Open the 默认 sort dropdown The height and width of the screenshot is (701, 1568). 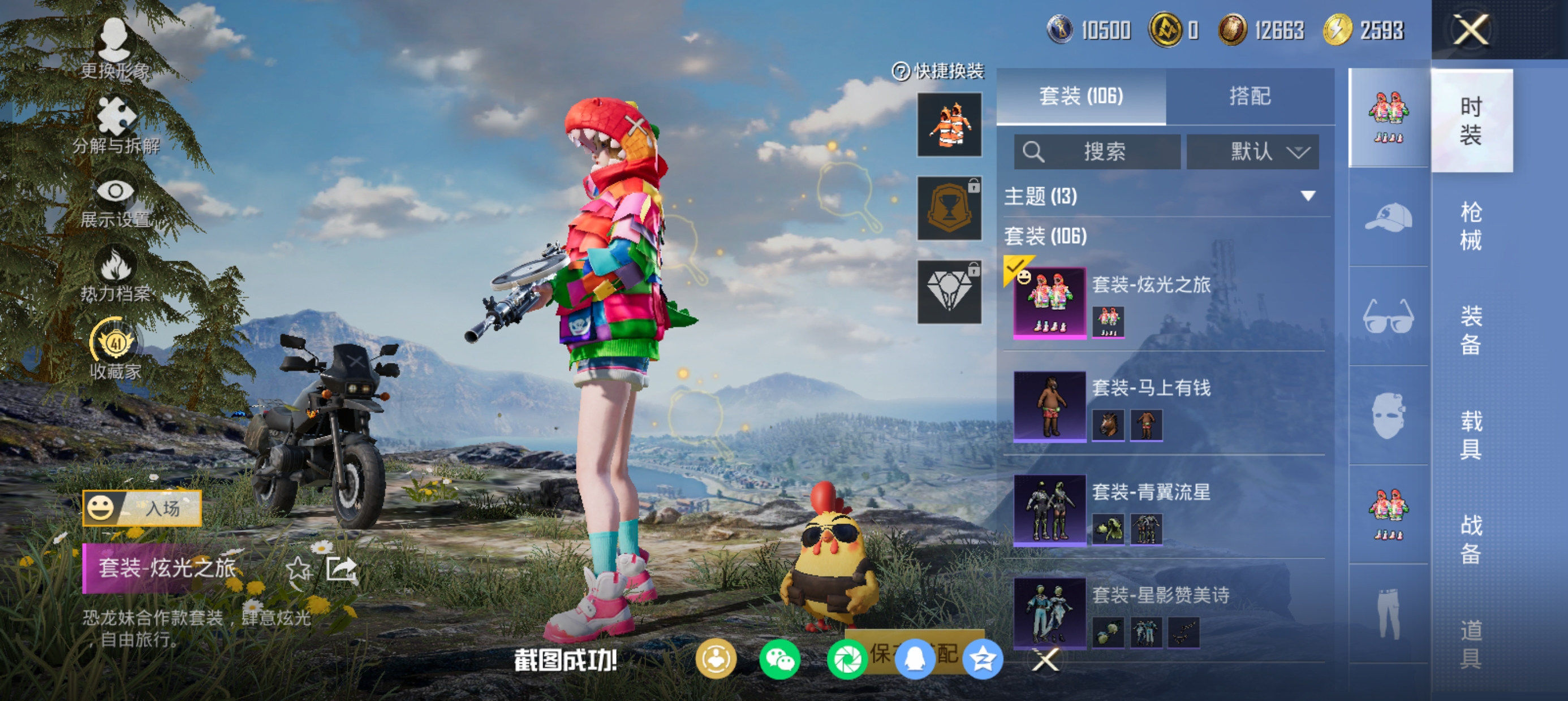[1253, 152]
